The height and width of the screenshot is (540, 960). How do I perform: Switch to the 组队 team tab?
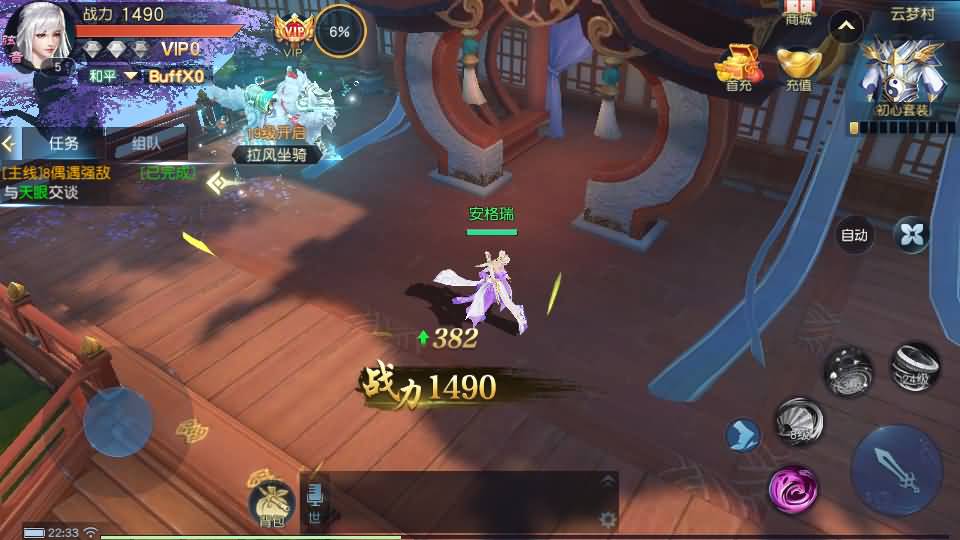tap(146, 143)
